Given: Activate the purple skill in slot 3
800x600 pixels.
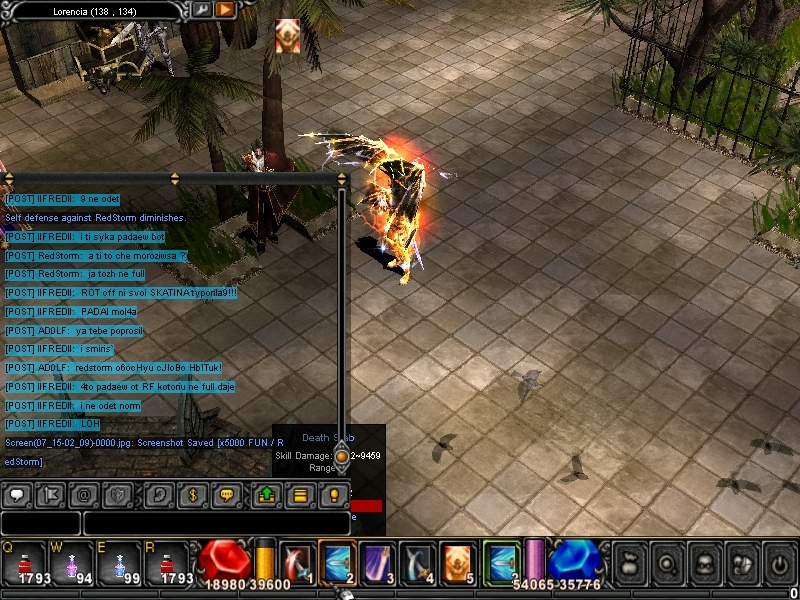Looking at the screenshot, I should (377, 562).
